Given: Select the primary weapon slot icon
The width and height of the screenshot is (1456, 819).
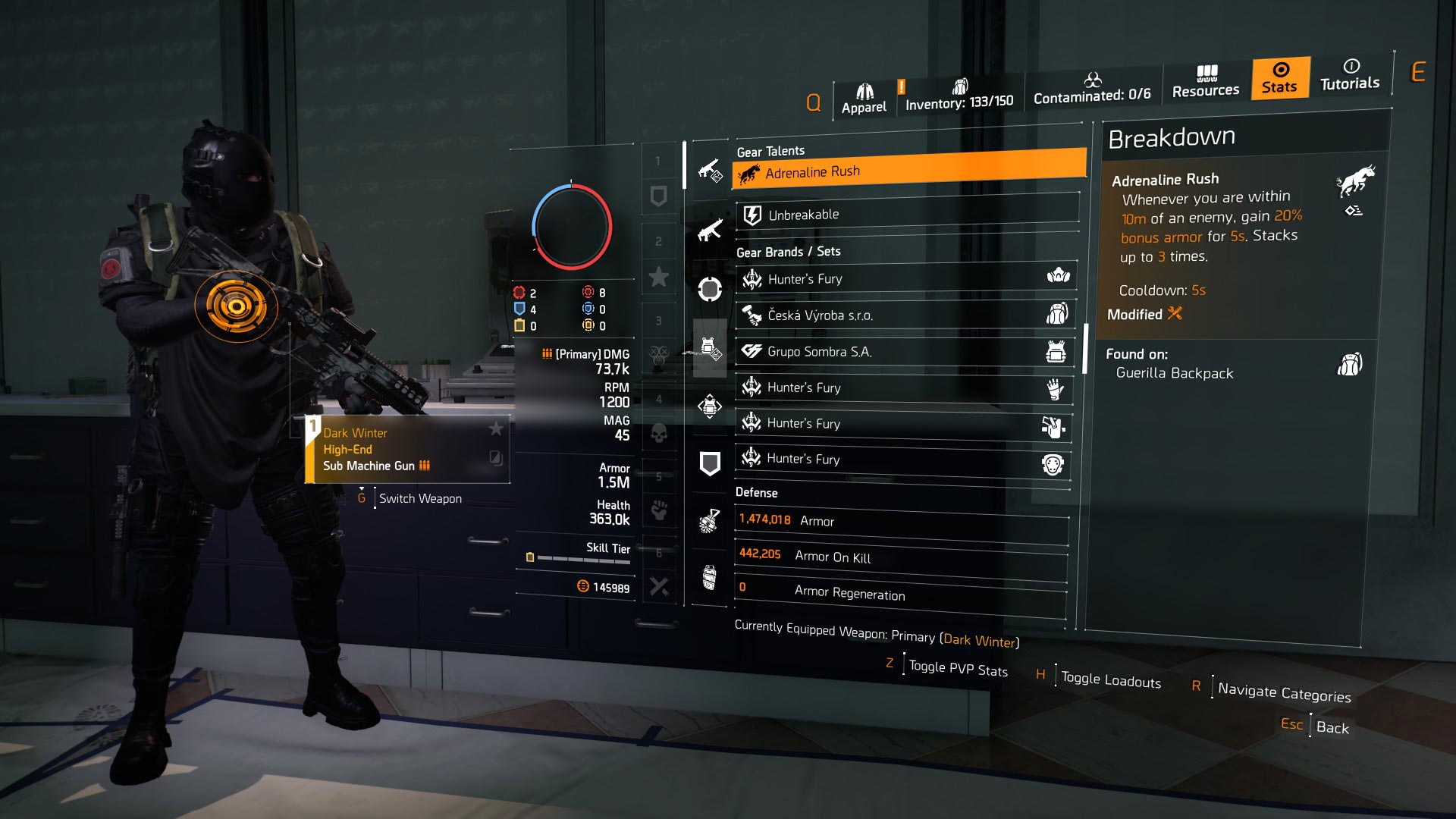Looking at the screenshot, I should click(709, 173).
